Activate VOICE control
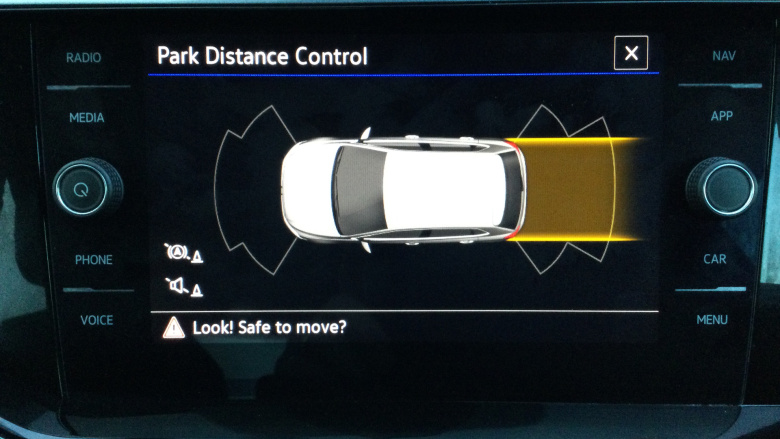This screenshot has width=780, height=439. (x=96, y=320)
